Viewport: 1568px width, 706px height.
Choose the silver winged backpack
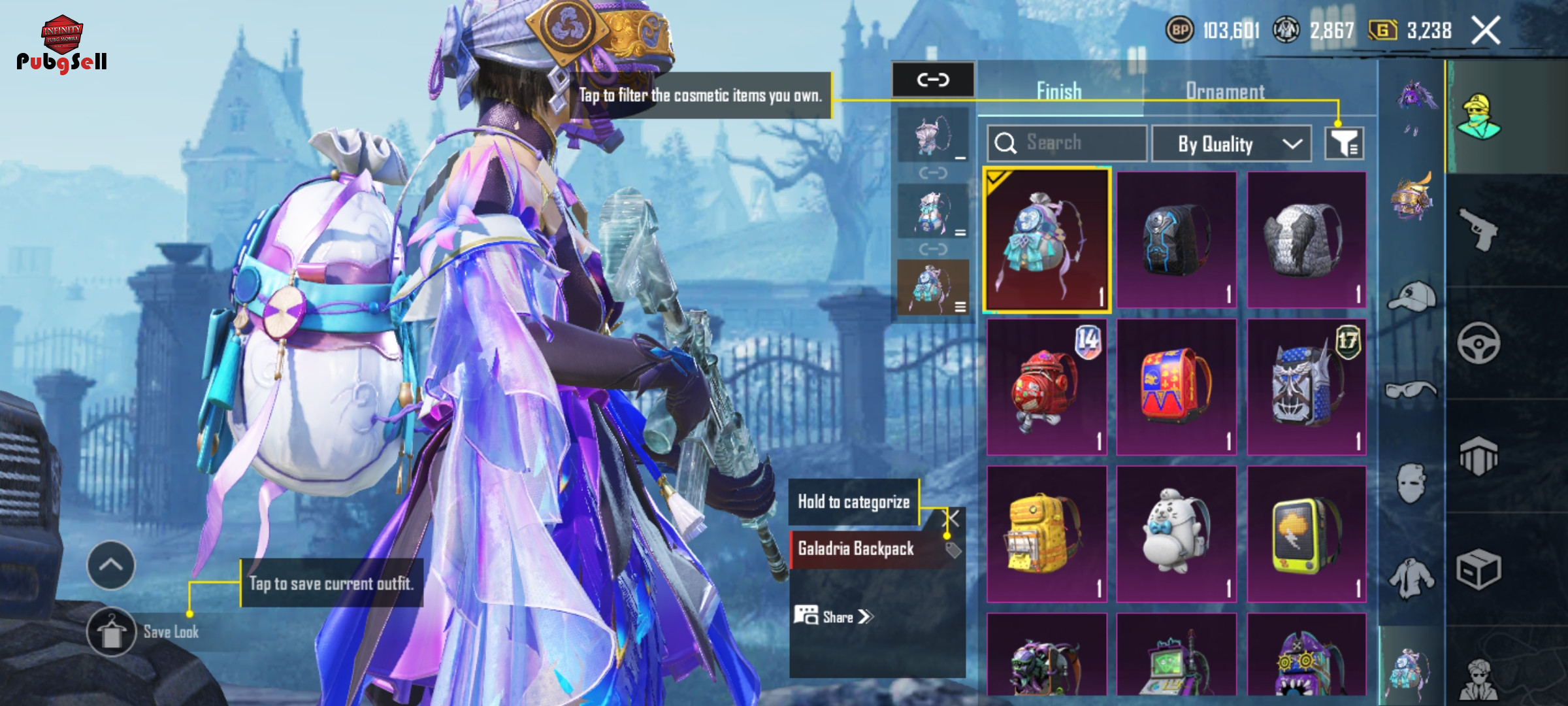click(x=1307, y=240)
